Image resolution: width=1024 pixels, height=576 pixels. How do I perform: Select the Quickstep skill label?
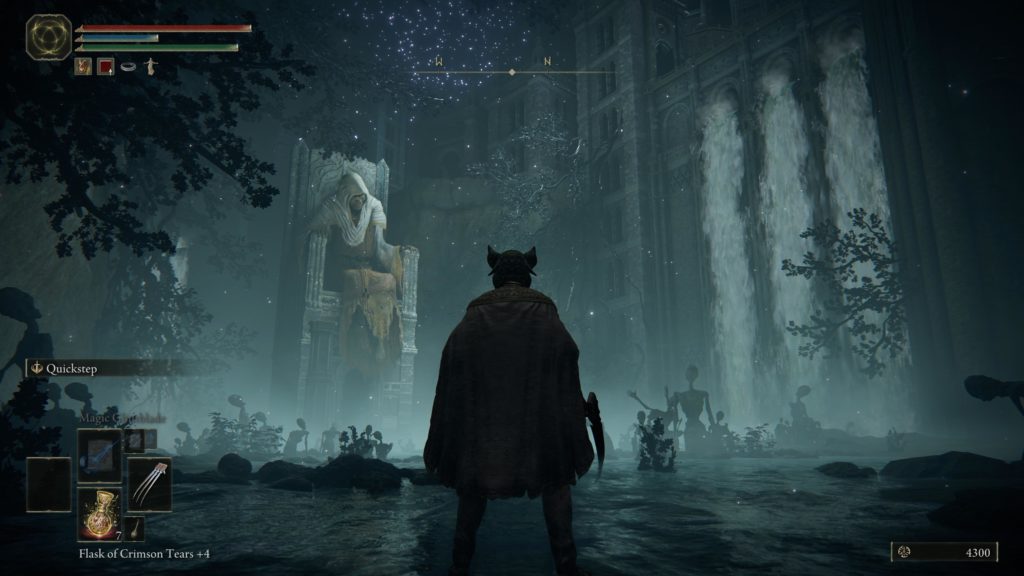71,368
